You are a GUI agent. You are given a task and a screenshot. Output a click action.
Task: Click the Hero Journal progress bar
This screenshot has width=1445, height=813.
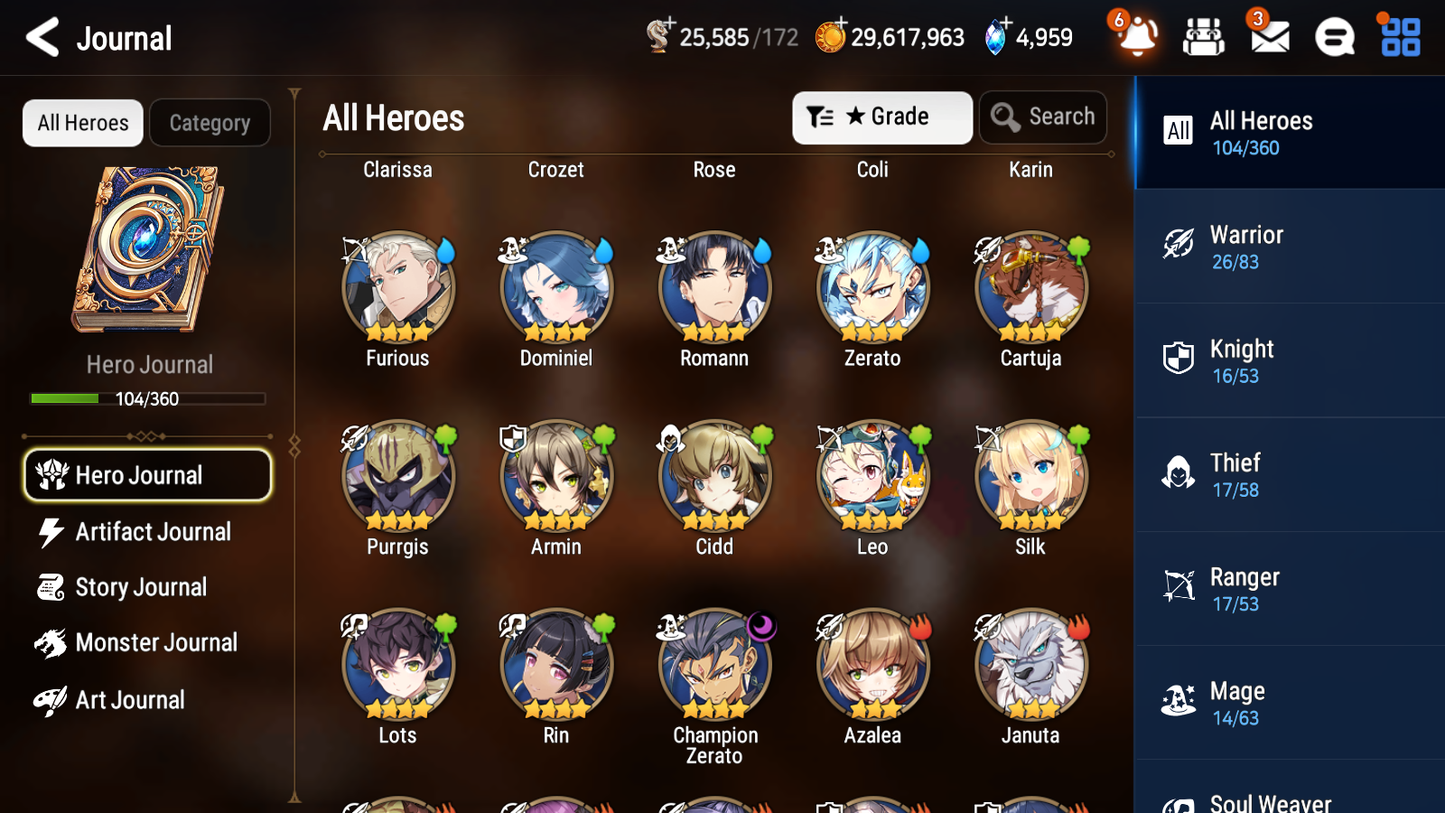[148, 398]
